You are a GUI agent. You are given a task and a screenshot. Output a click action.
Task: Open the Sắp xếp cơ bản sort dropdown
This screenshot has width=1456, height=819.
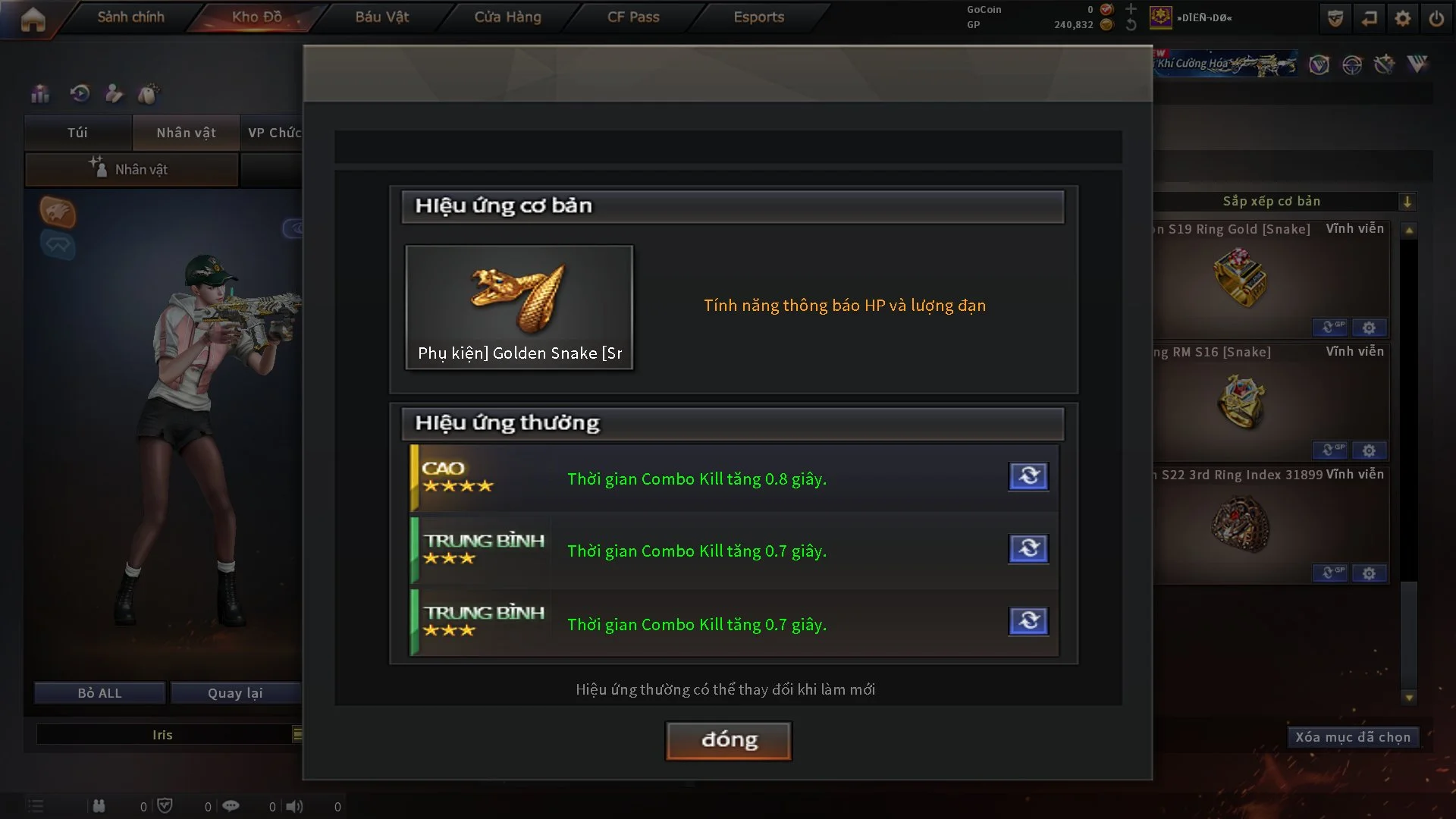pos(1407,202)
